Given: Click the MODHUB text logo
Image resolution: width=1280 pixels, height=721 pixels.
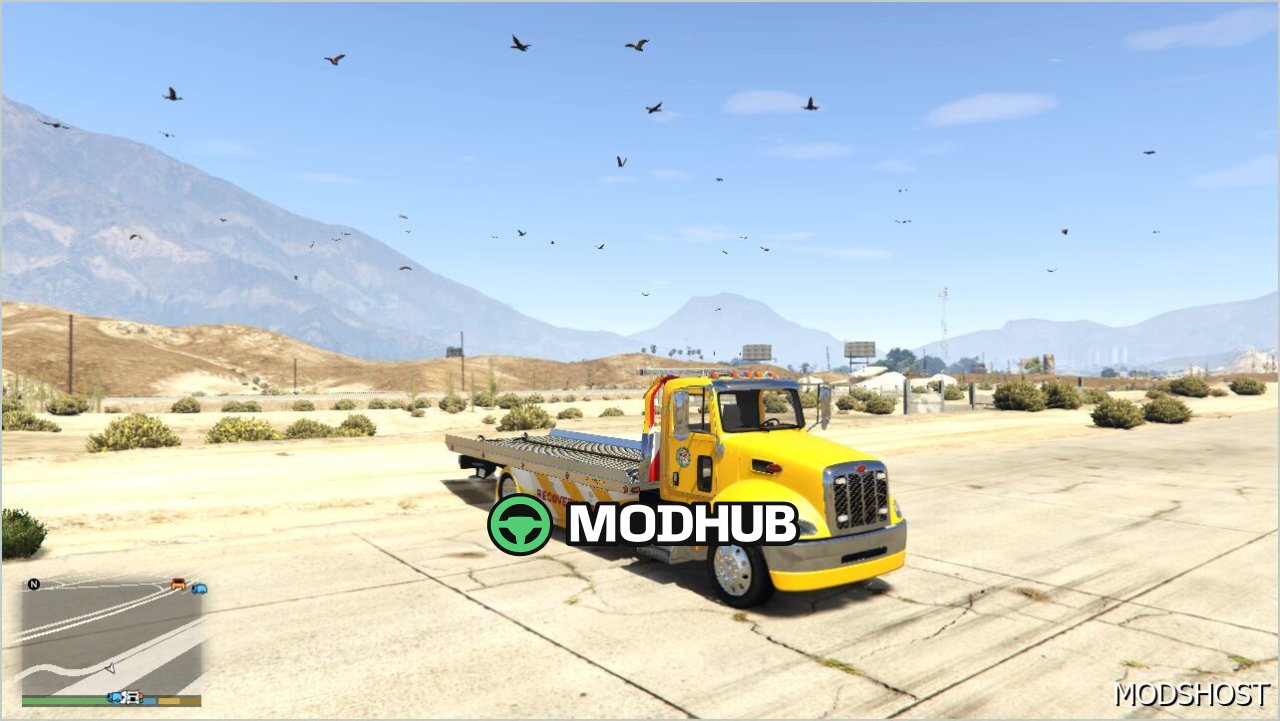Looking at the screenshot, I should 683,522.
